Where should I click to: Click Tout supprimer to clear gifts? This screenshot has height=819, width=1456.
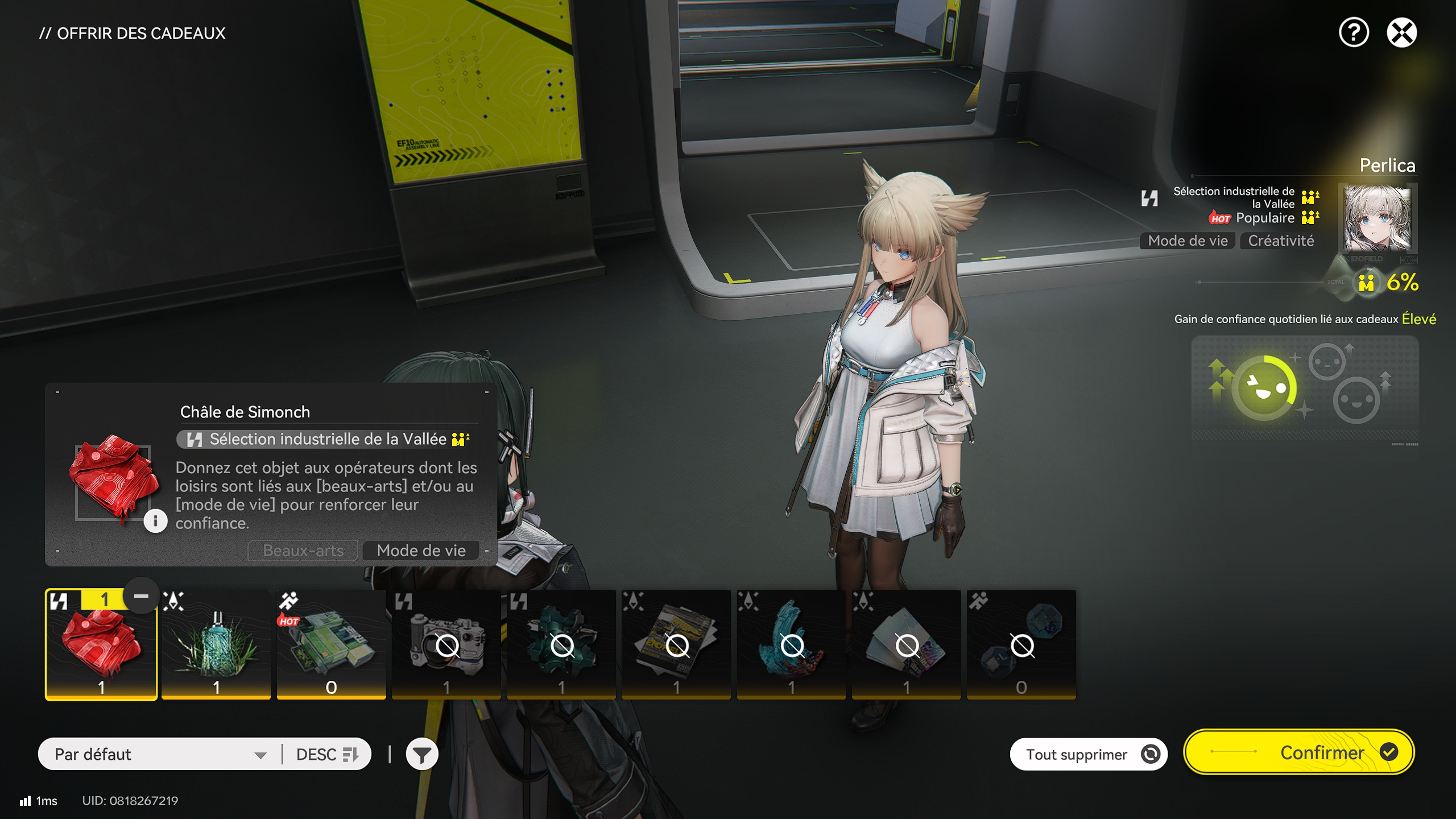pyautogui.click(x=1088, y=754)
